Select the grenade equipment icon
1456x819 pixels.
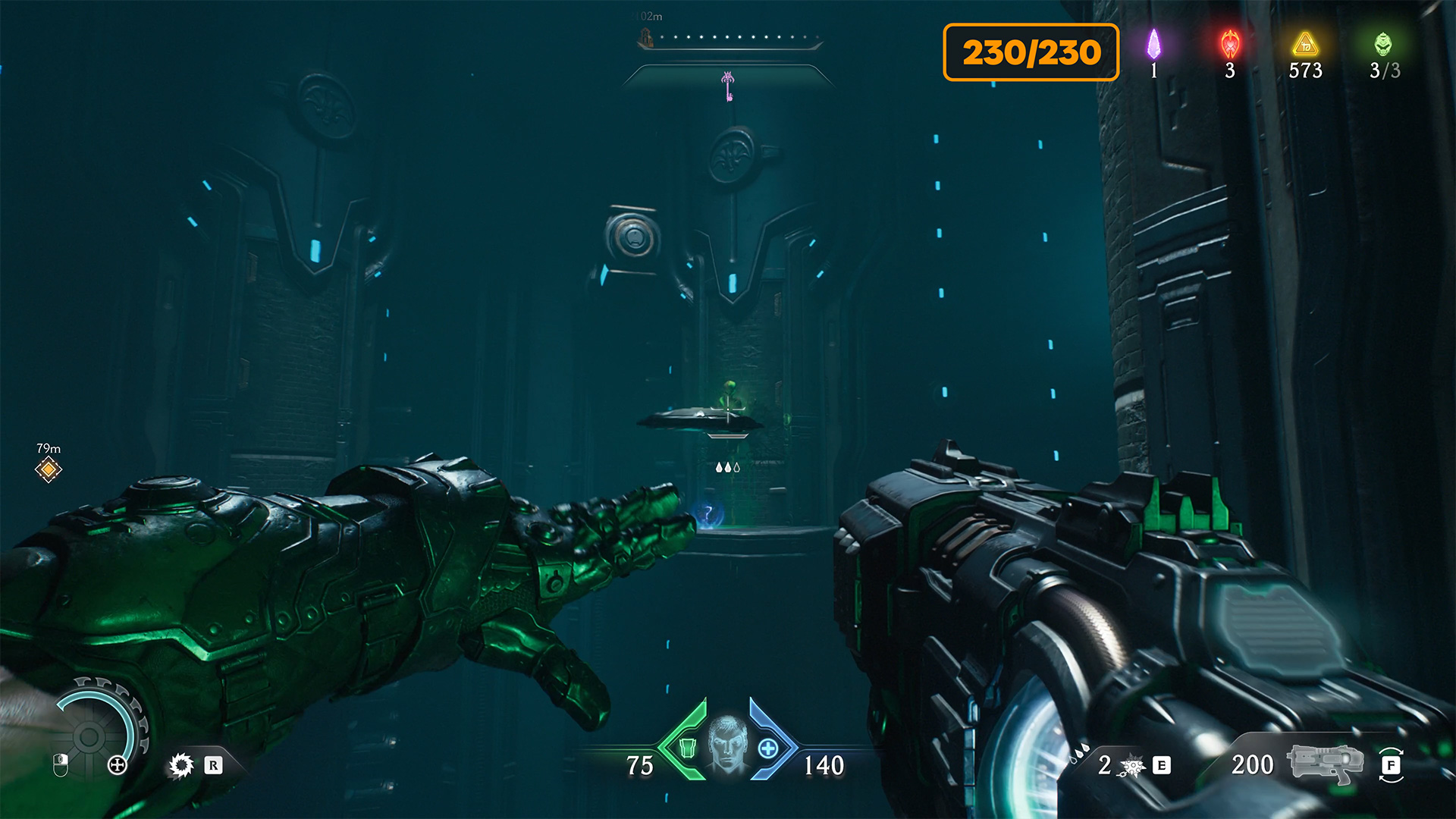1133,766
